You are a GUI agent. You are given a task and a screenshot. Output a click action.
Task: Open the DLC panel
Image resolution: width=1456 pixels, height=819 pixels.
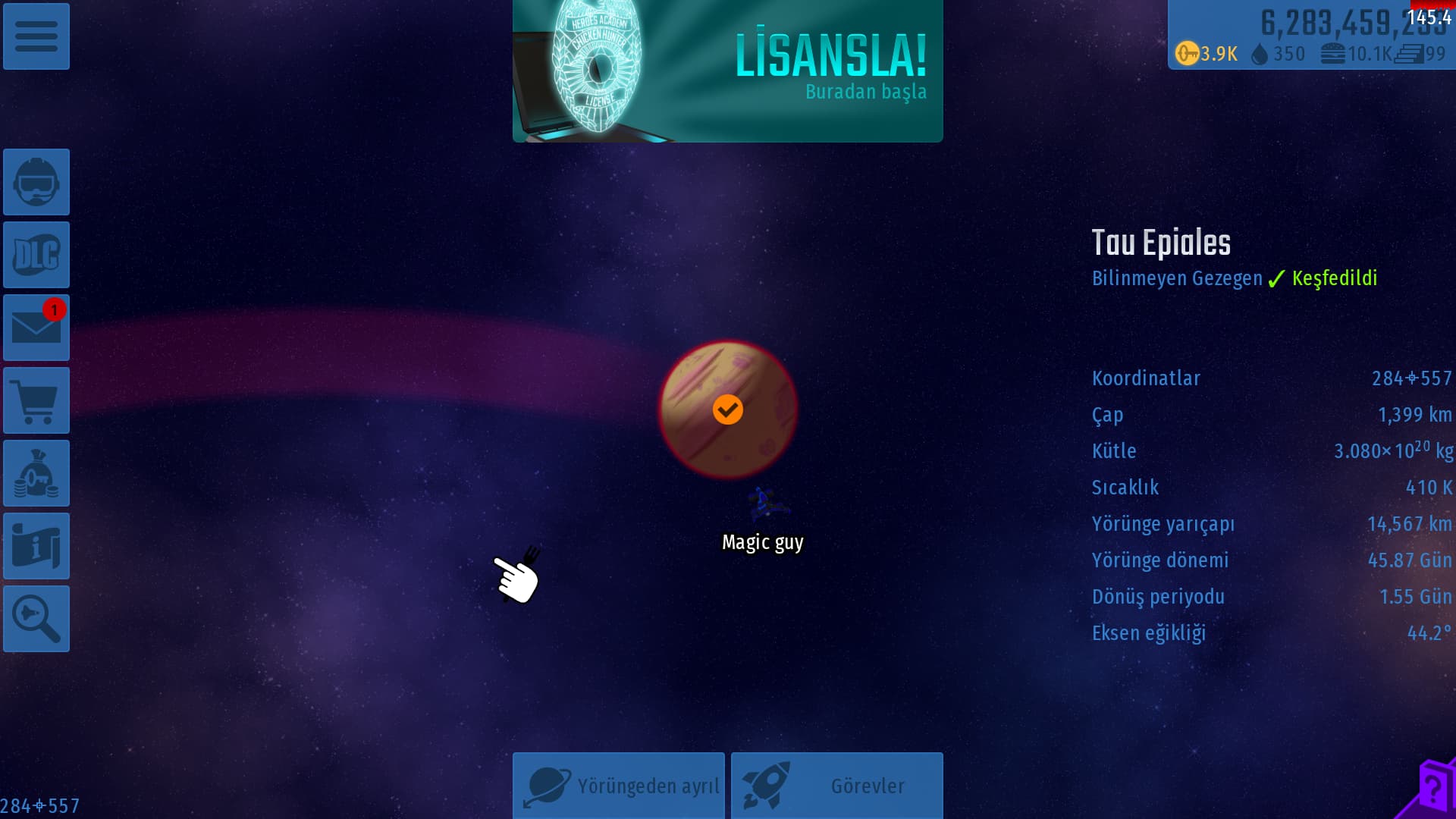click(36, 255)
